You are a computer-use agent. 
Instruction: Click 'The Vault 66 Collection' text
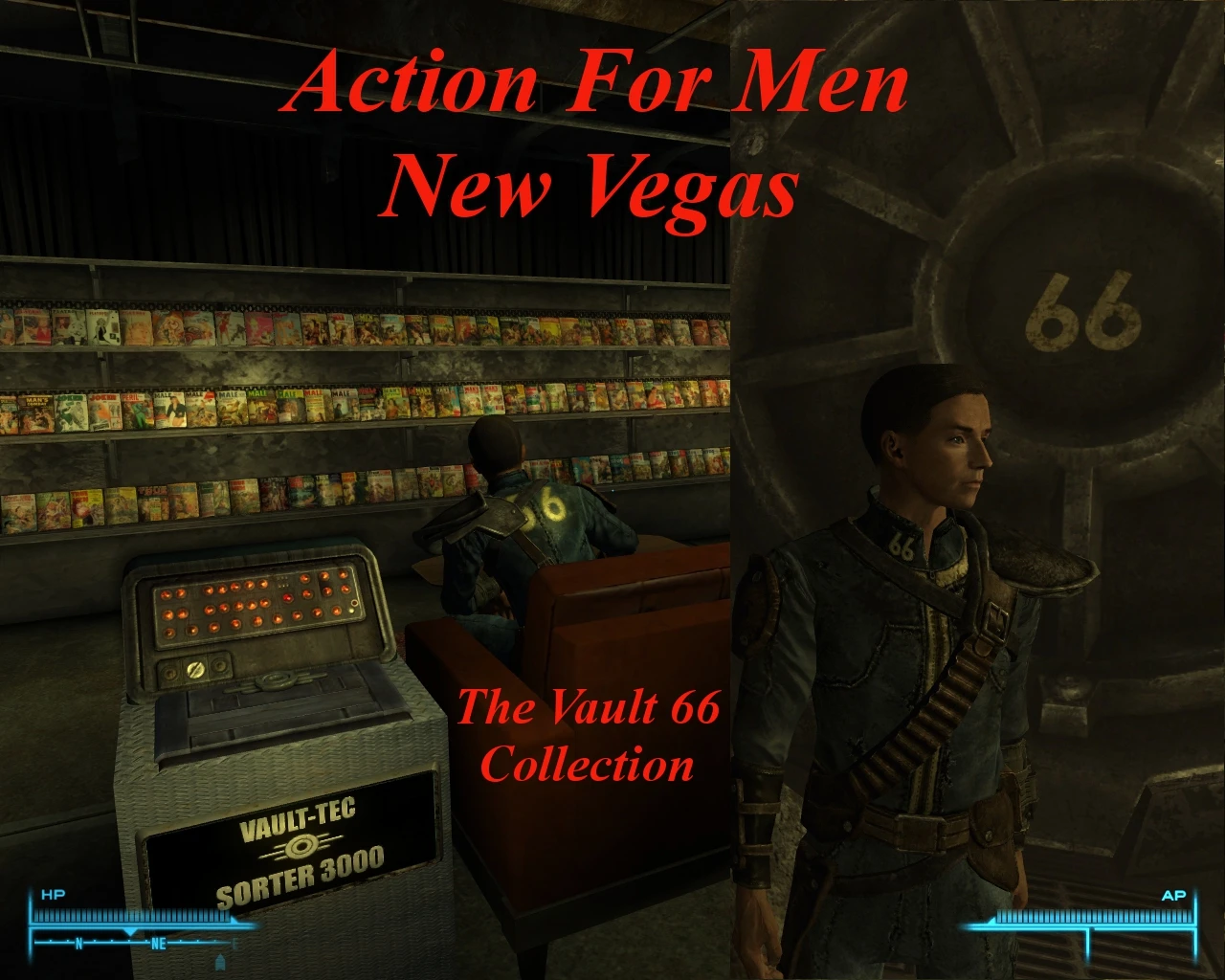[589, 735]
